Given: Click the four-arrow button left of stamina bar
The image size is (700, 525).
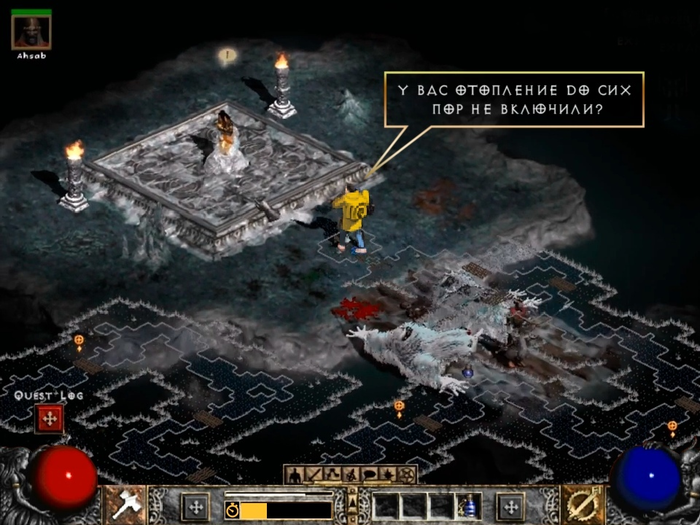Looking at the screenshot, I should coord(194,505).
